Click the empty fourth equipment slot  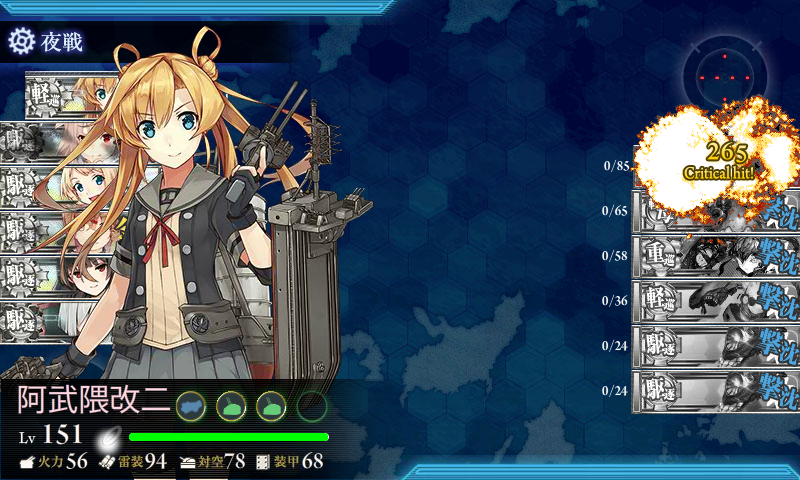tap(312, 405)
